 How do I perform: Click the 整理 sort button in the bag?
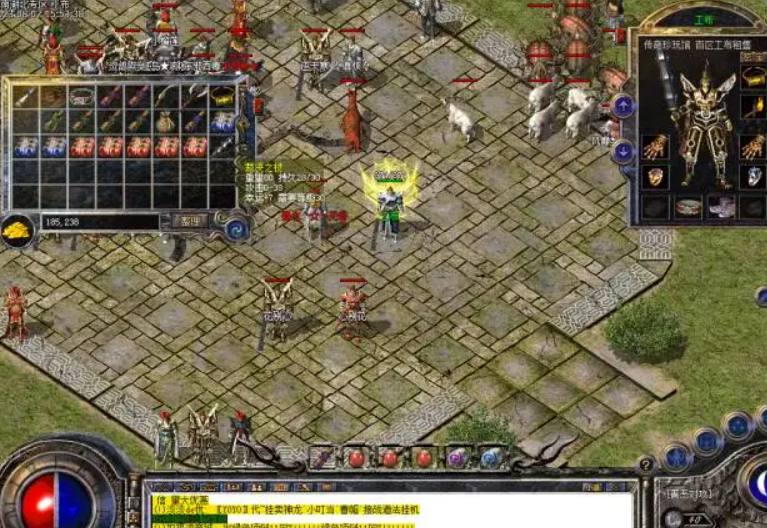click(188, 221)
